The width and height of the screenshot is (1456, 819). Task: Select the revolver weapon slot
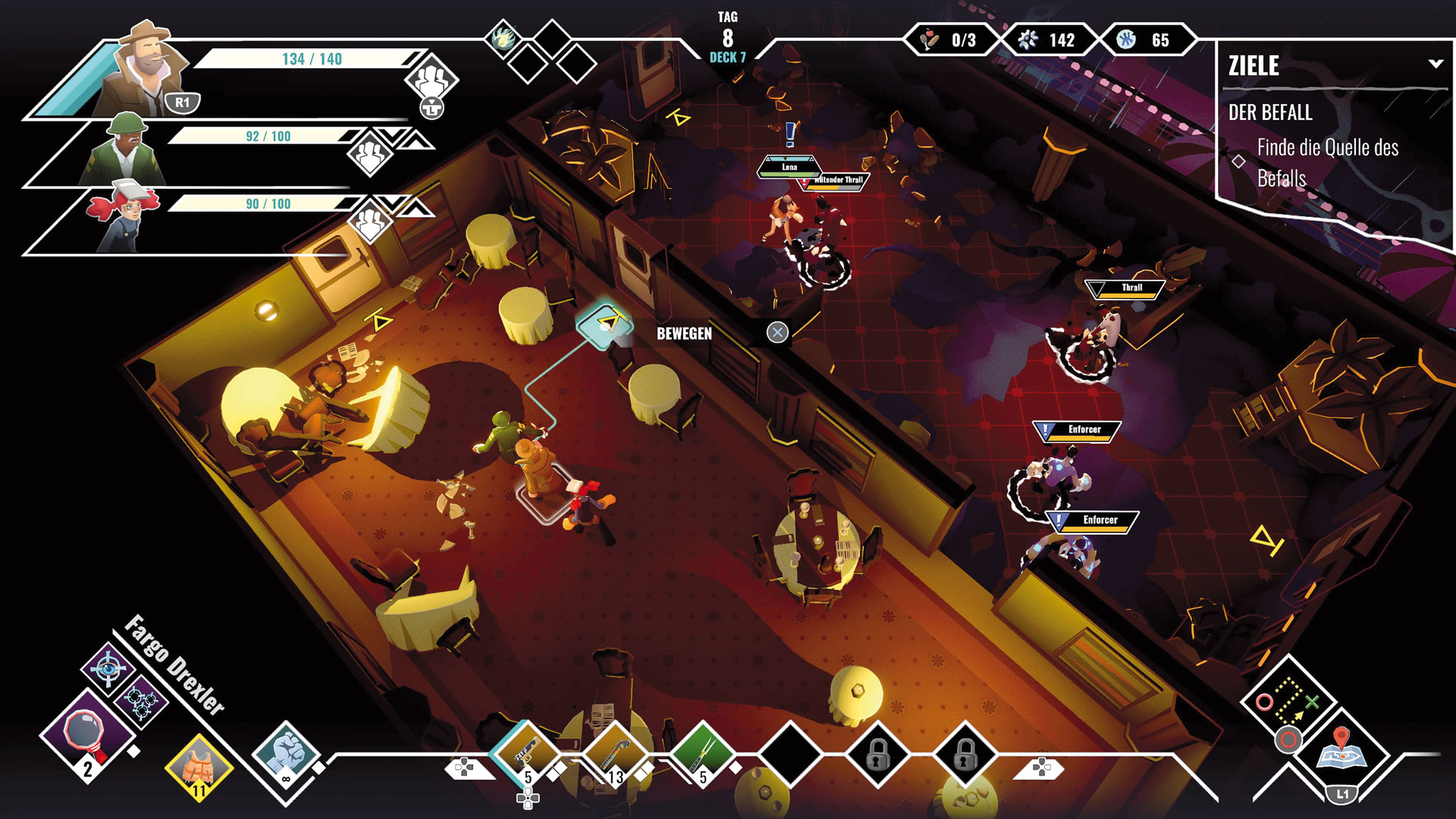click(527, 752)
